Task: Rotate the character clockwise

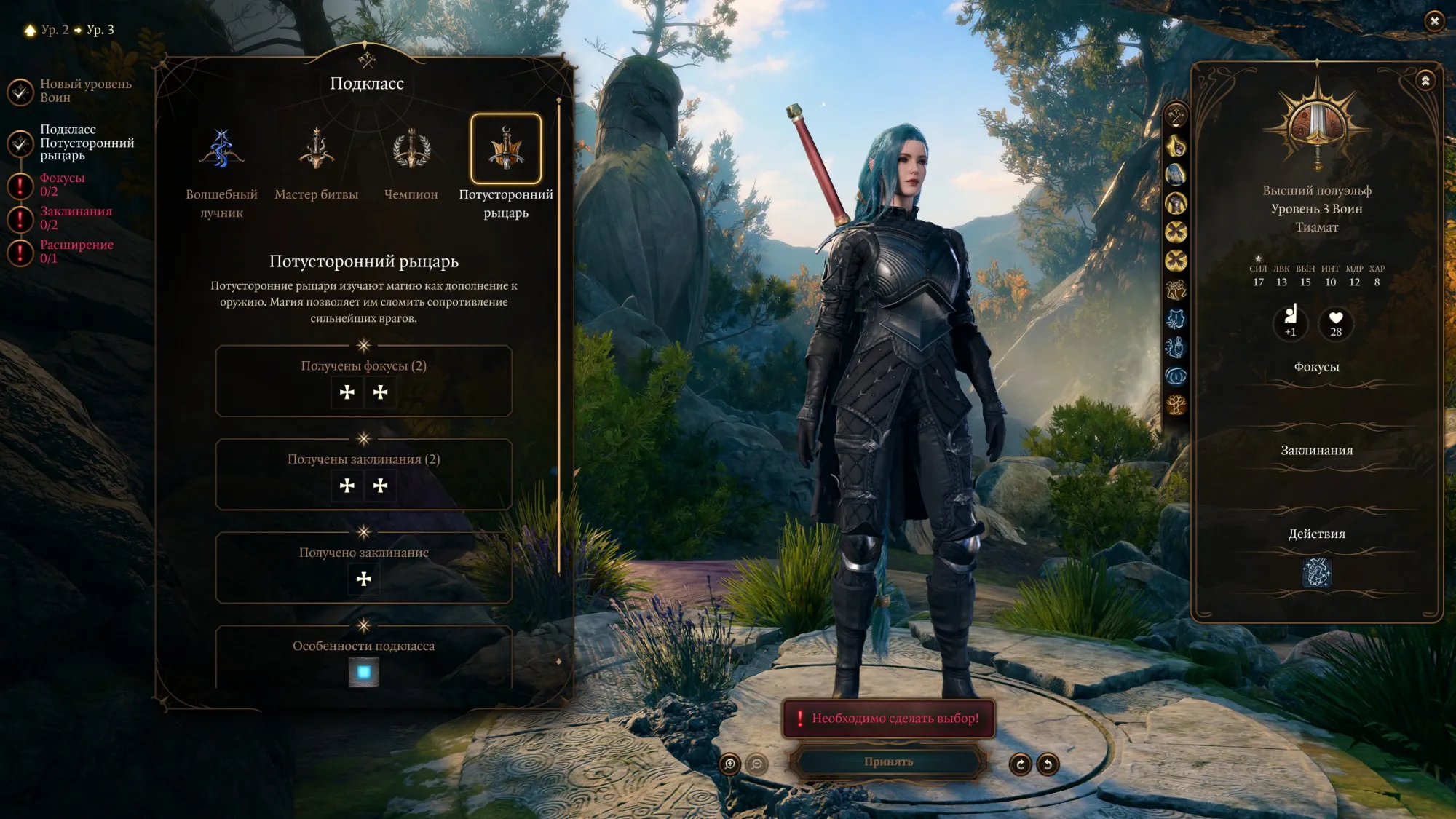Action: point(1021,764)
